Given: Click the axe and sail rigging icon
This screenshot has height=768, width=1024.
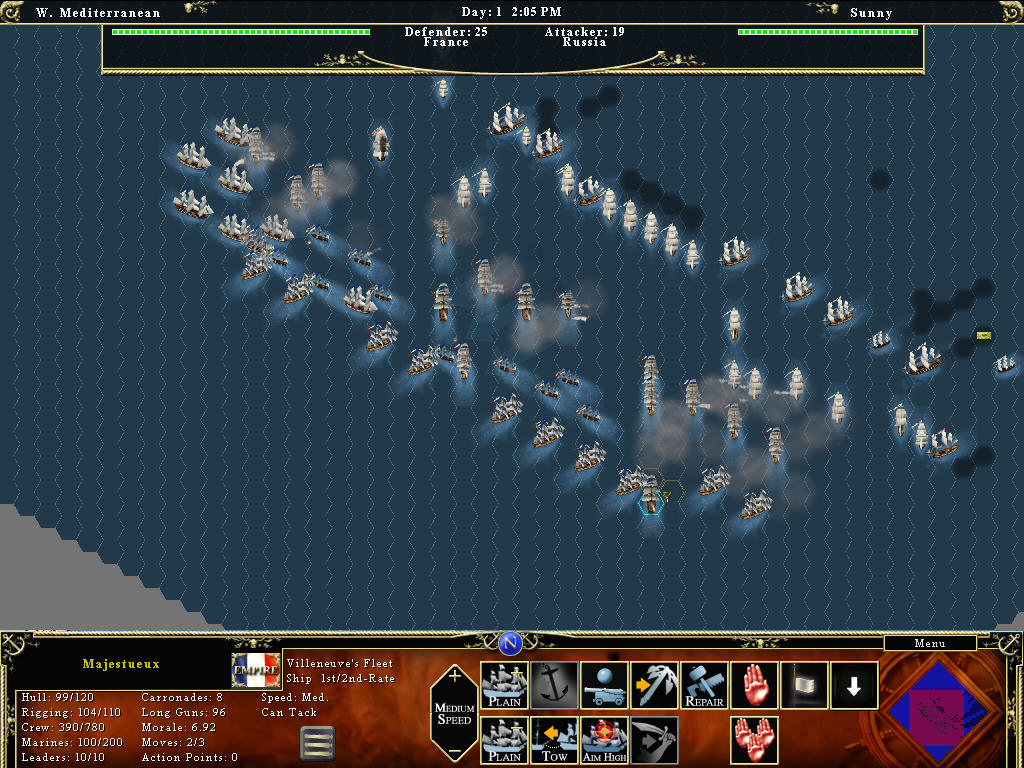Looking at the screenshot, I should (x=655, y=685).
